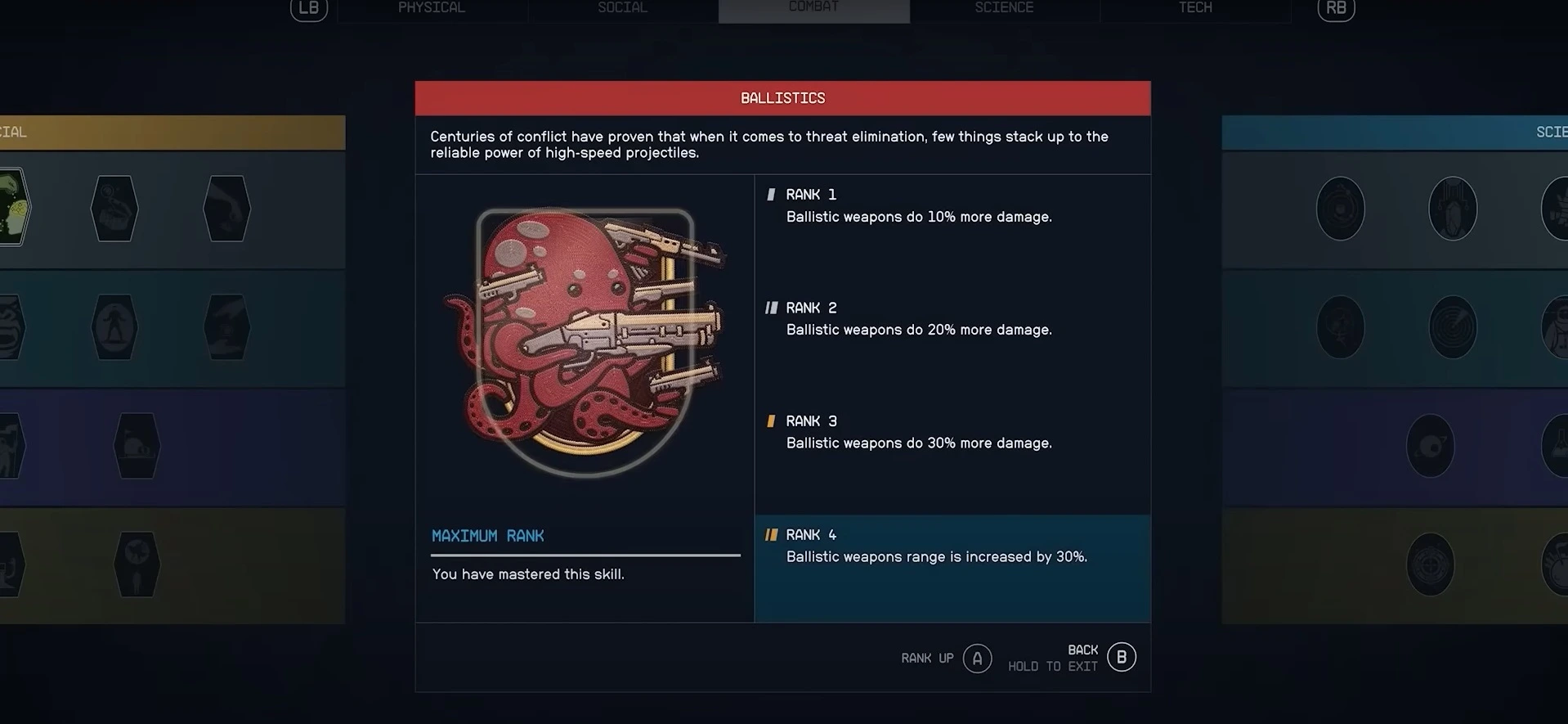Open the TECH skills tab
Image resolution: width=1568 pixels, height=724 pixels.
1194,8
